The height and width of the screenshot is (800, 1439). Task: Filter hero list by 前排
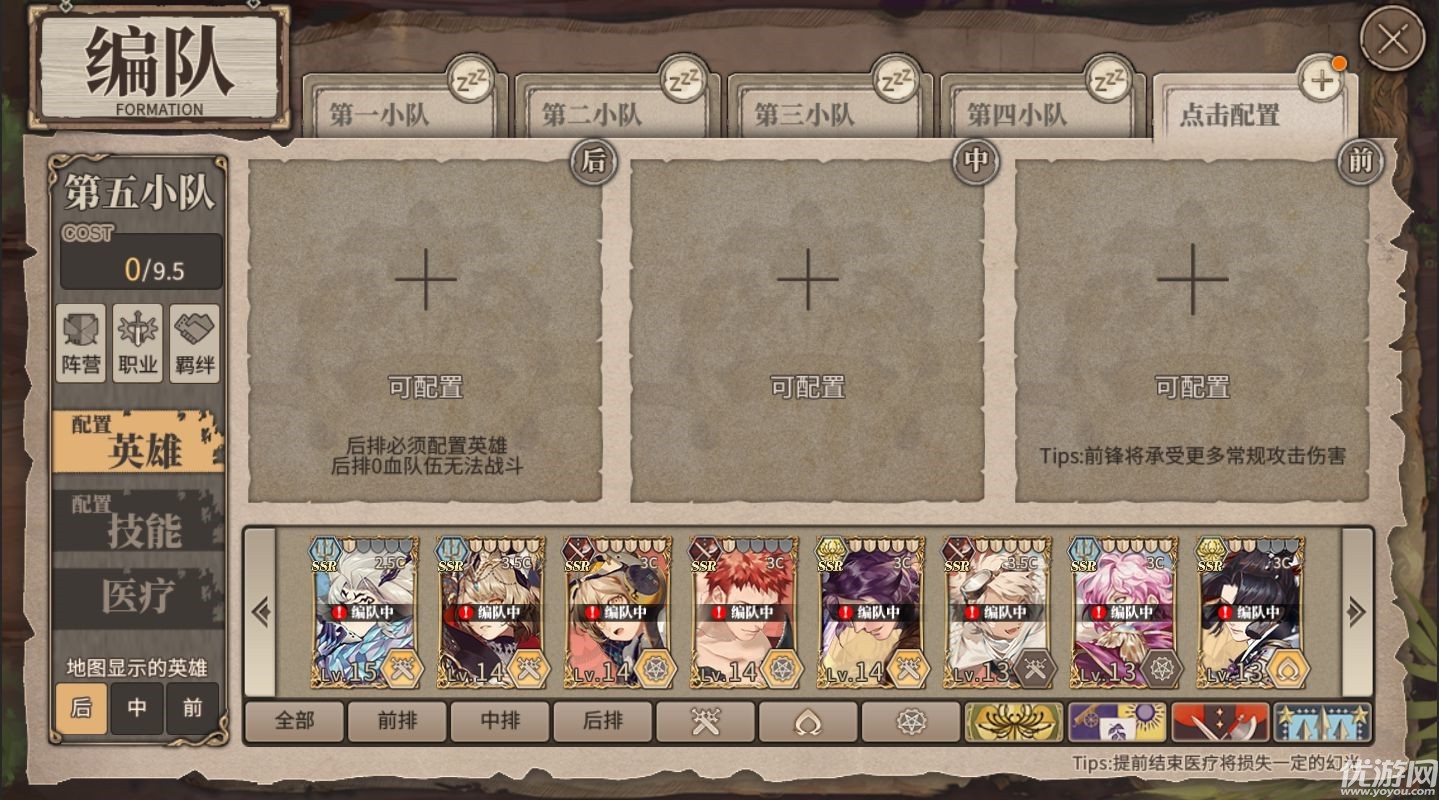[x=398, y=721]
